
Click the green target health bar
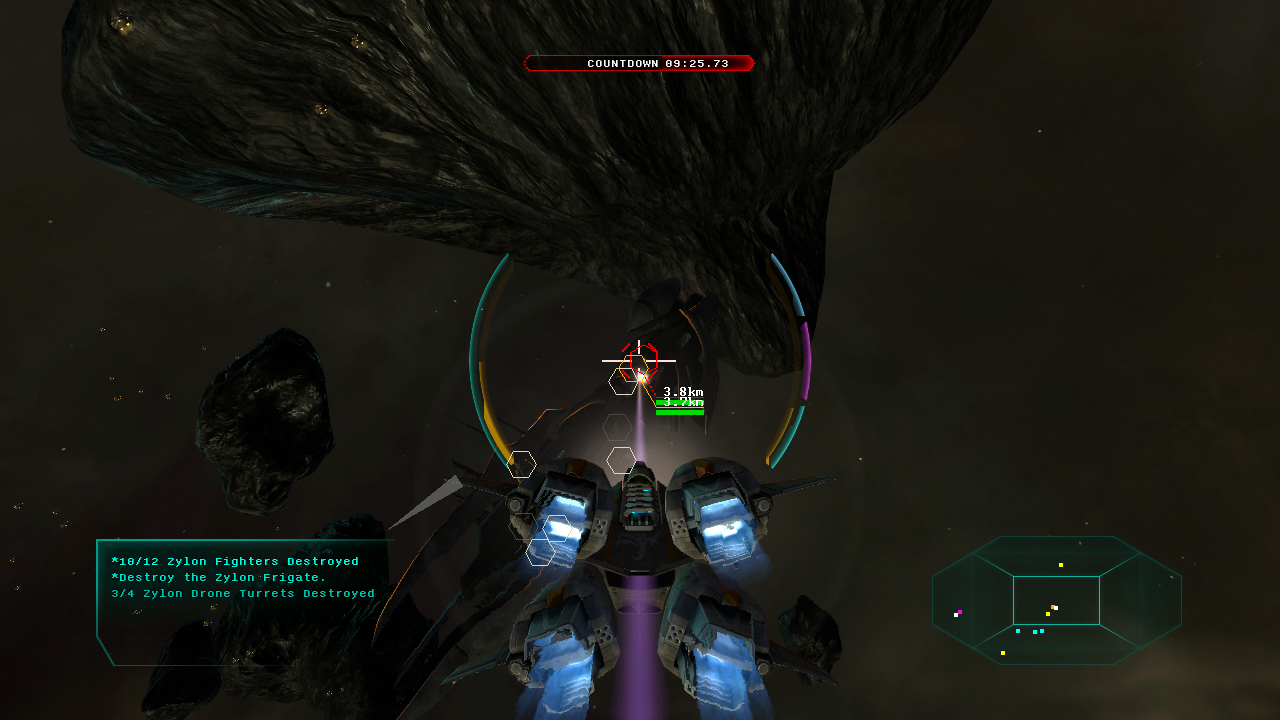pyautogui.click(x=680, y=412)
